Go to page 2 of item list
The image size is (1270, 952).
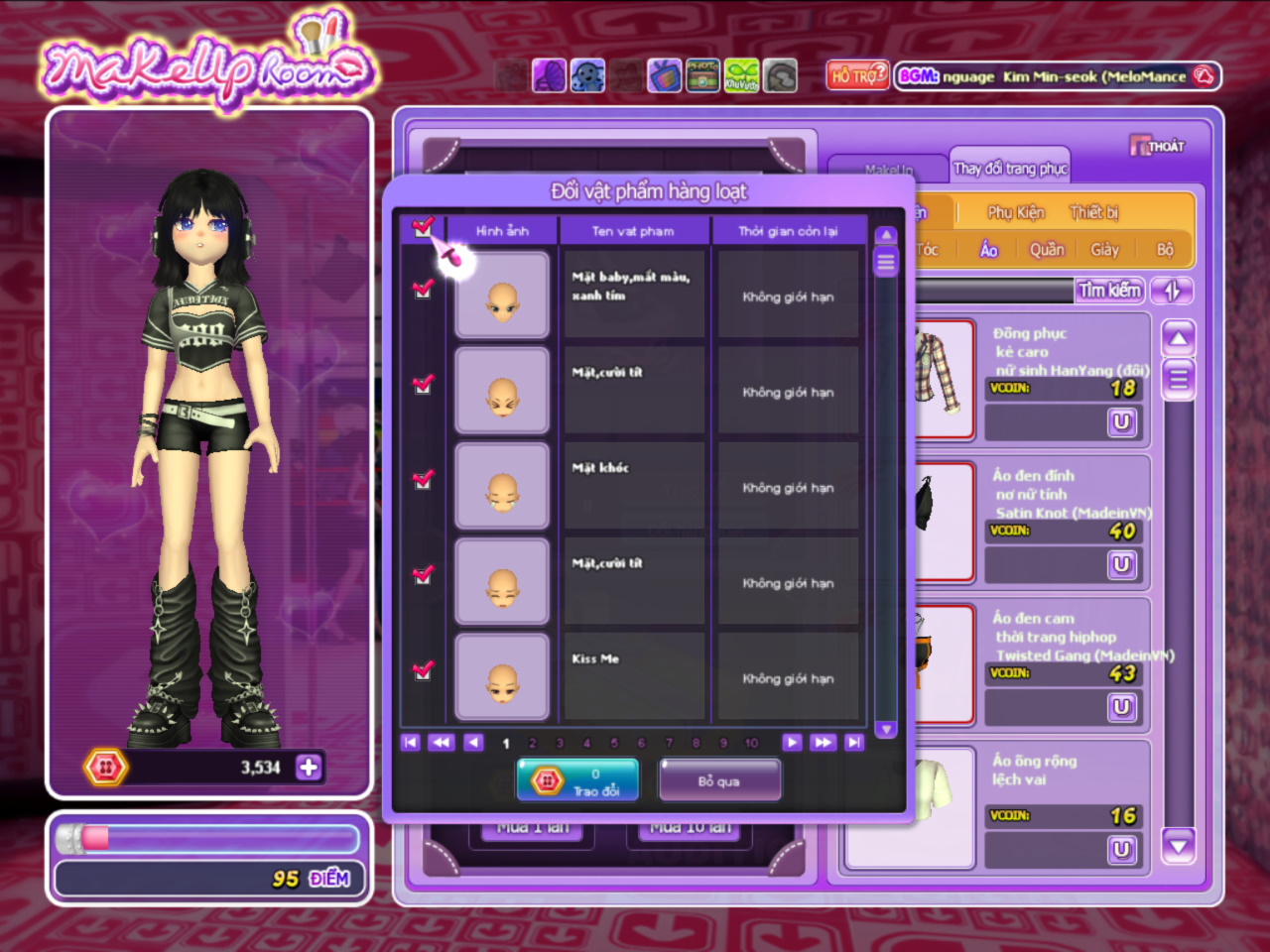(x=533, y=743)
